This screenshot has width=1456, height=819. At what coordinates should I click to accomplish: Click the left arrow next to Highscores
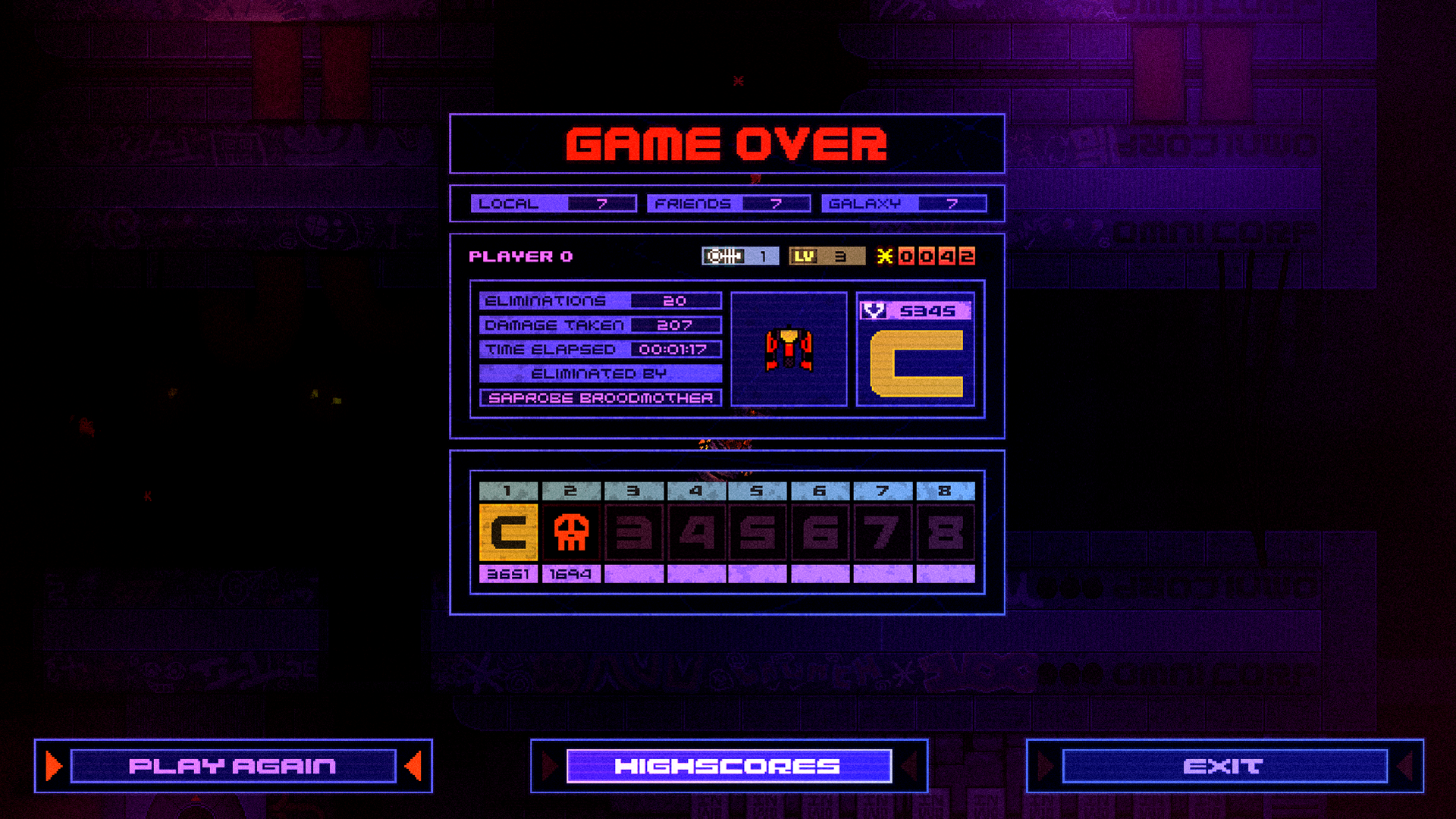click(x=548, y=766)
